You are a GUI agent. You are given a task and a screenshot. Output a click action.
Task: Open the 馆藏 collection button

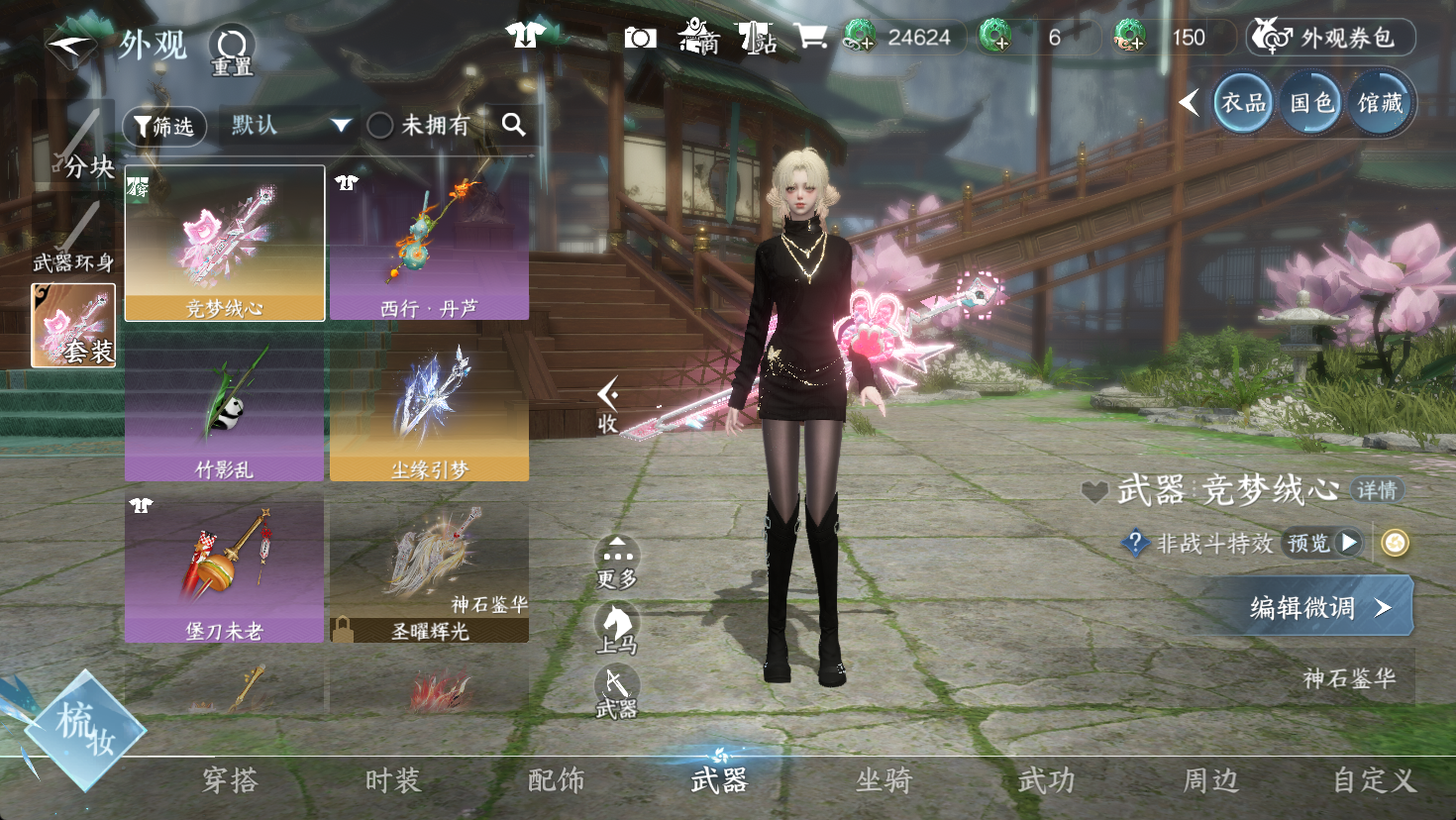point(1380,102)
